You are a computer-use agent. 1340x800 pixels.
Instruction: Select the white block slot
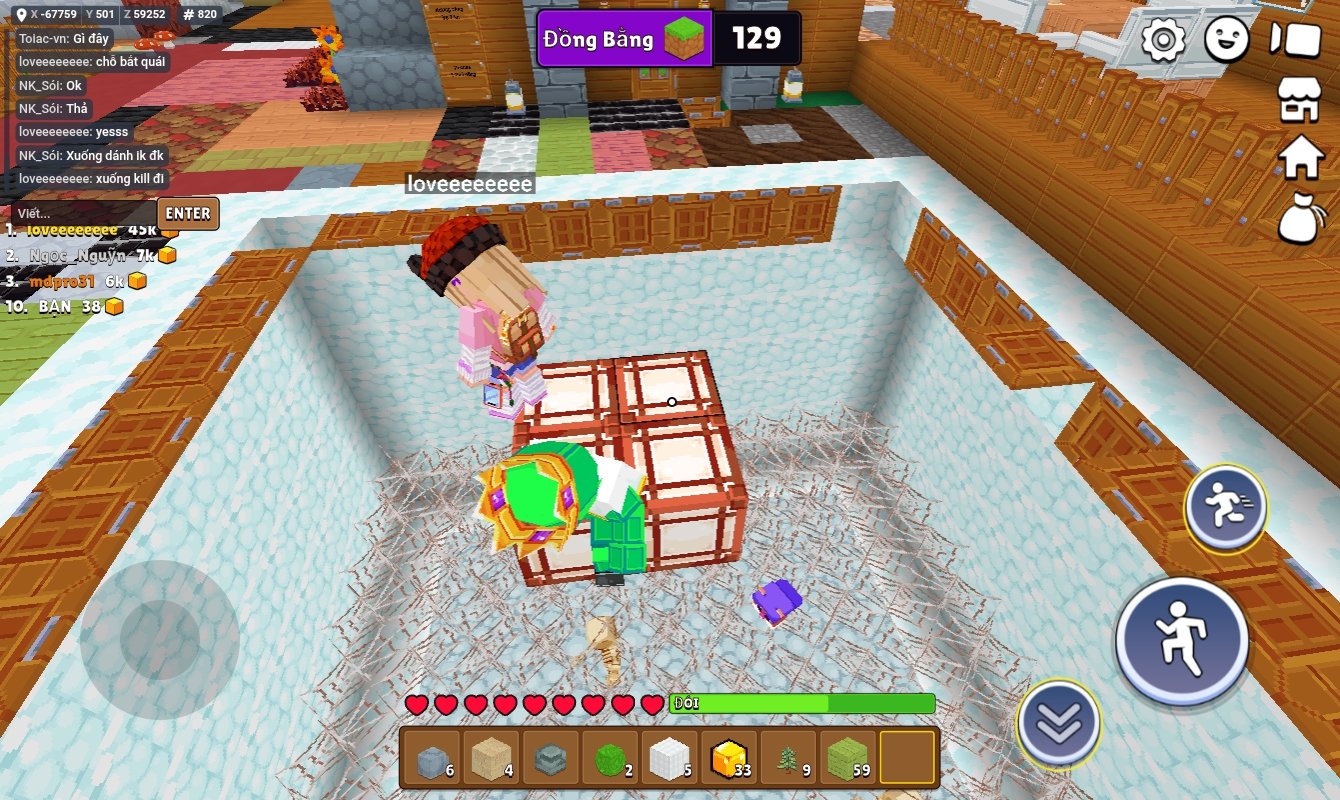click(669, 757)
